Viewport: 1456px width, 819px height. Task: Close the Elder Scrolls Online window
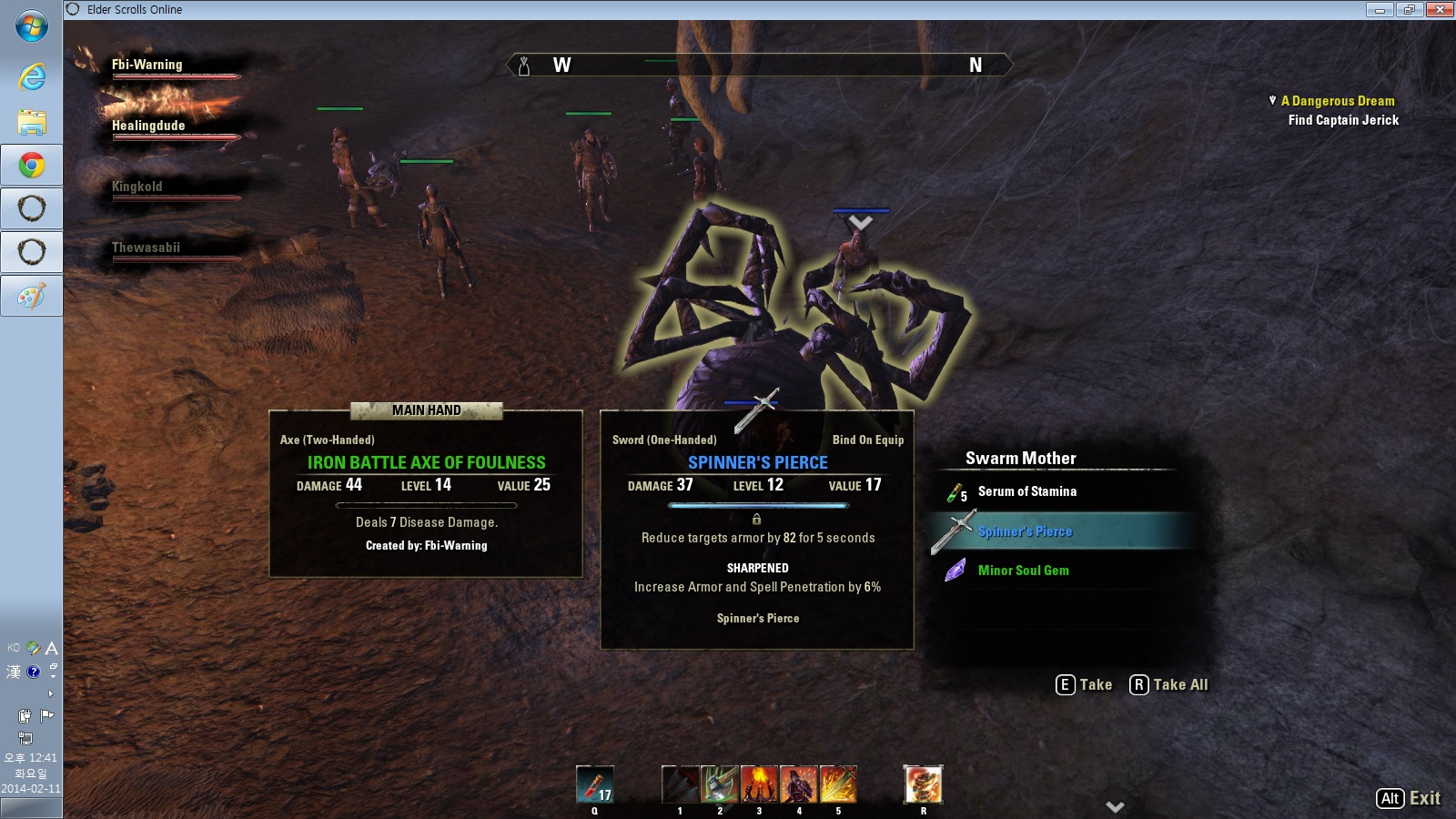coord(1439,9)
